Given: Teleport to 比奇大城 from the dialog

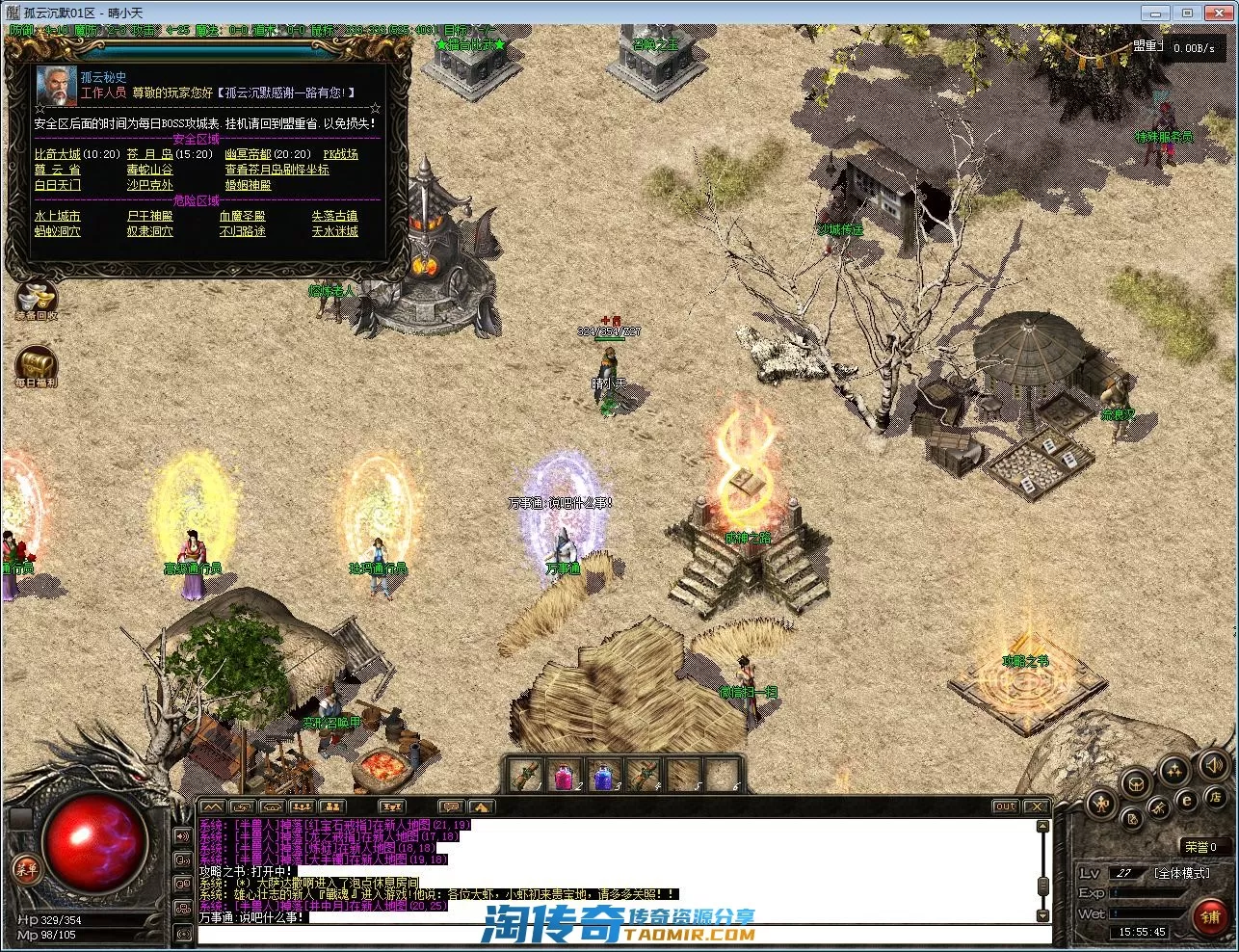Looking at the screenshot, I should tap(58, 154).
